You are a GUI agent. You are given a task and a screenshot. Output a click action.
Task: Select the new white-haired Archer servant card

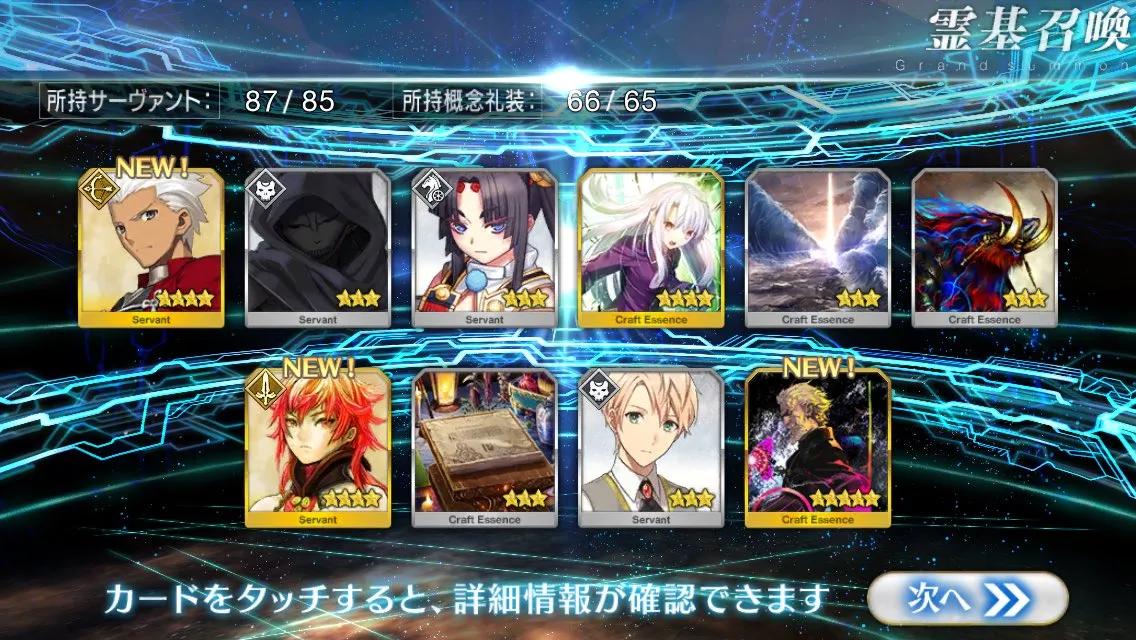click(151, 248)
